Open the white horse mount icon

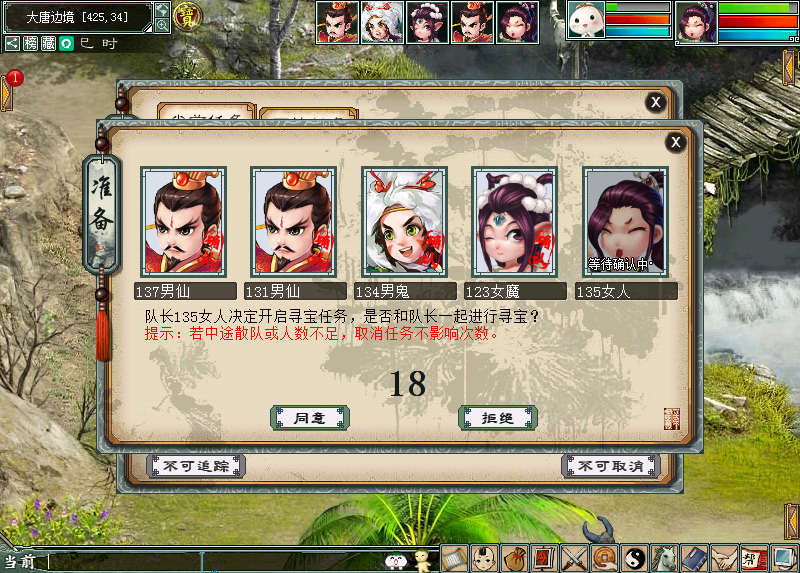[663, 558]
